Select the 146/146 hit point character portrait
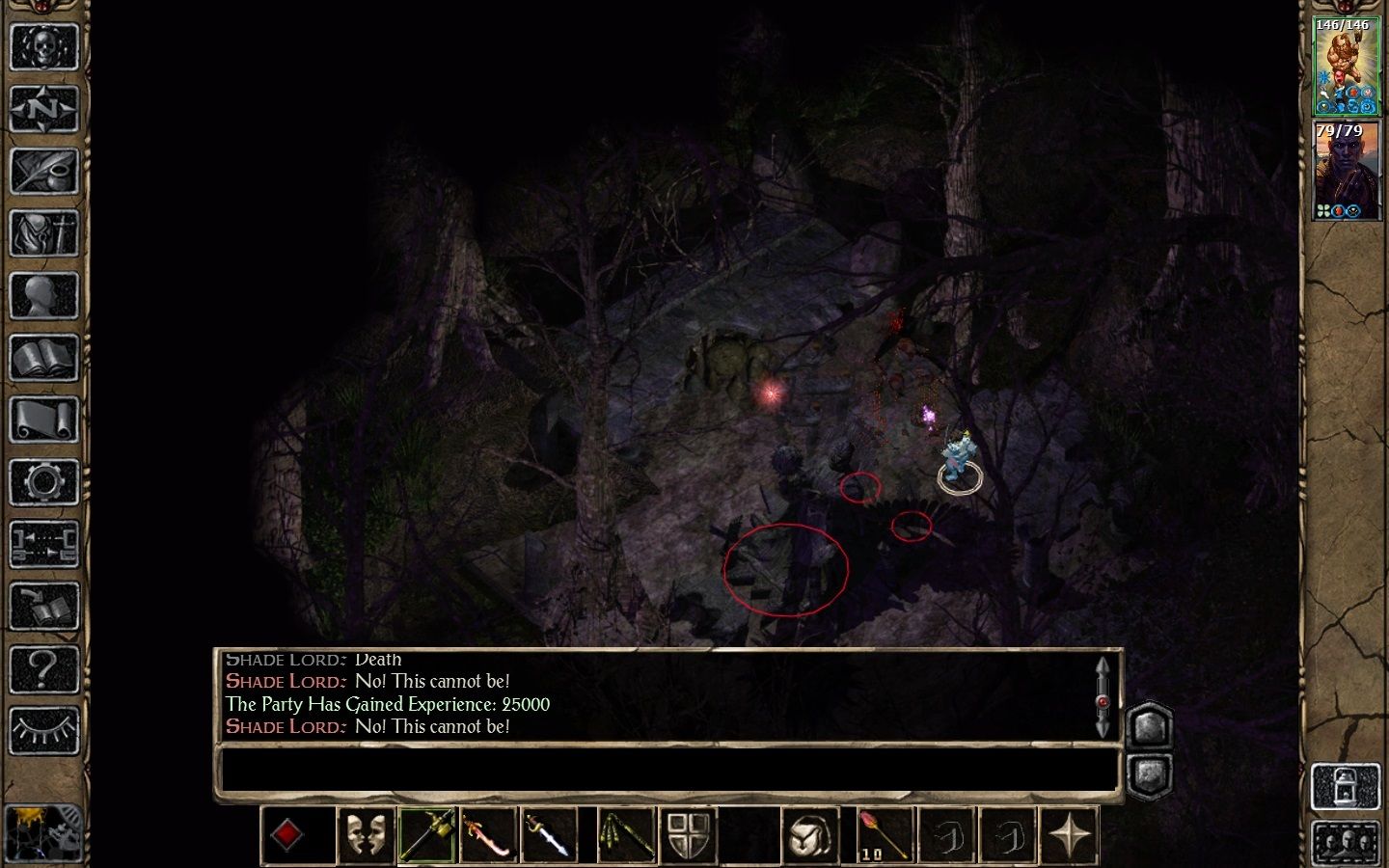This screenshot has height=868, width=1389. [1347, 66]
